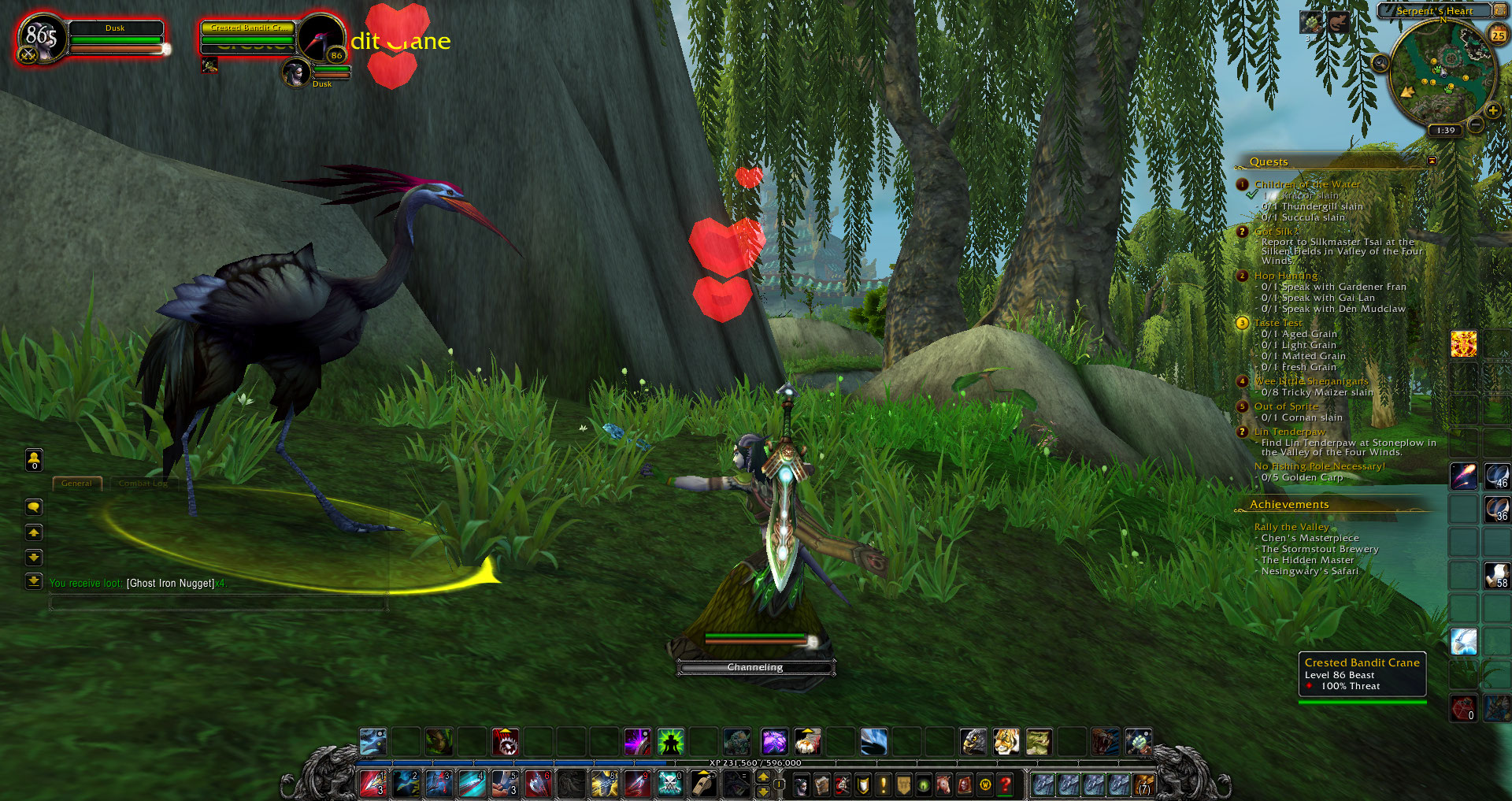The height and width of the screenshot is (801, 1512).
Task: Open the Wee Little Shenanigans quest
Action: 1310,381
